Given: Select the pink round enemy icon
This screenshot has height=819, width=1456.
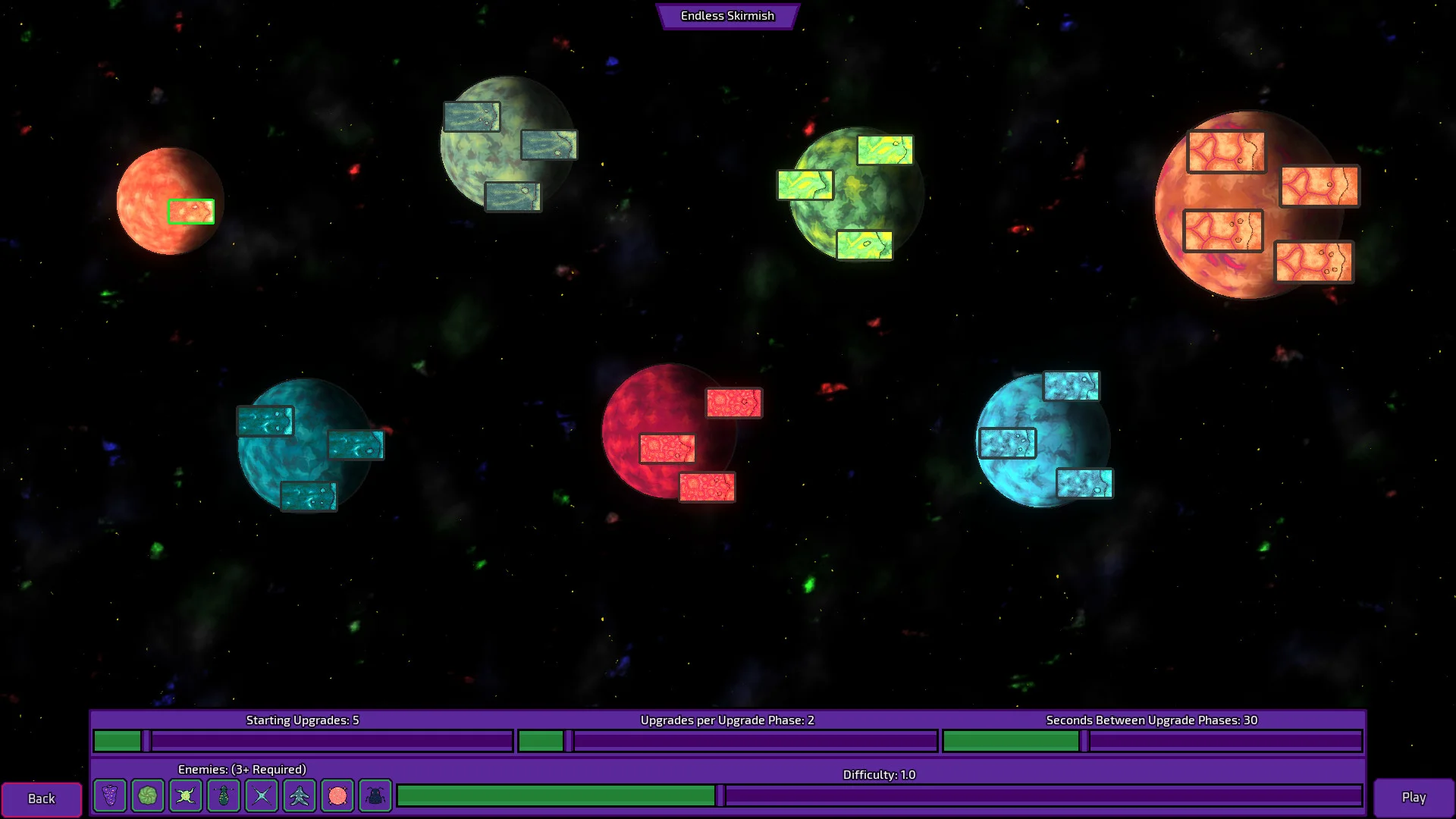Looking at the screenshot, I should click(337, 795).
